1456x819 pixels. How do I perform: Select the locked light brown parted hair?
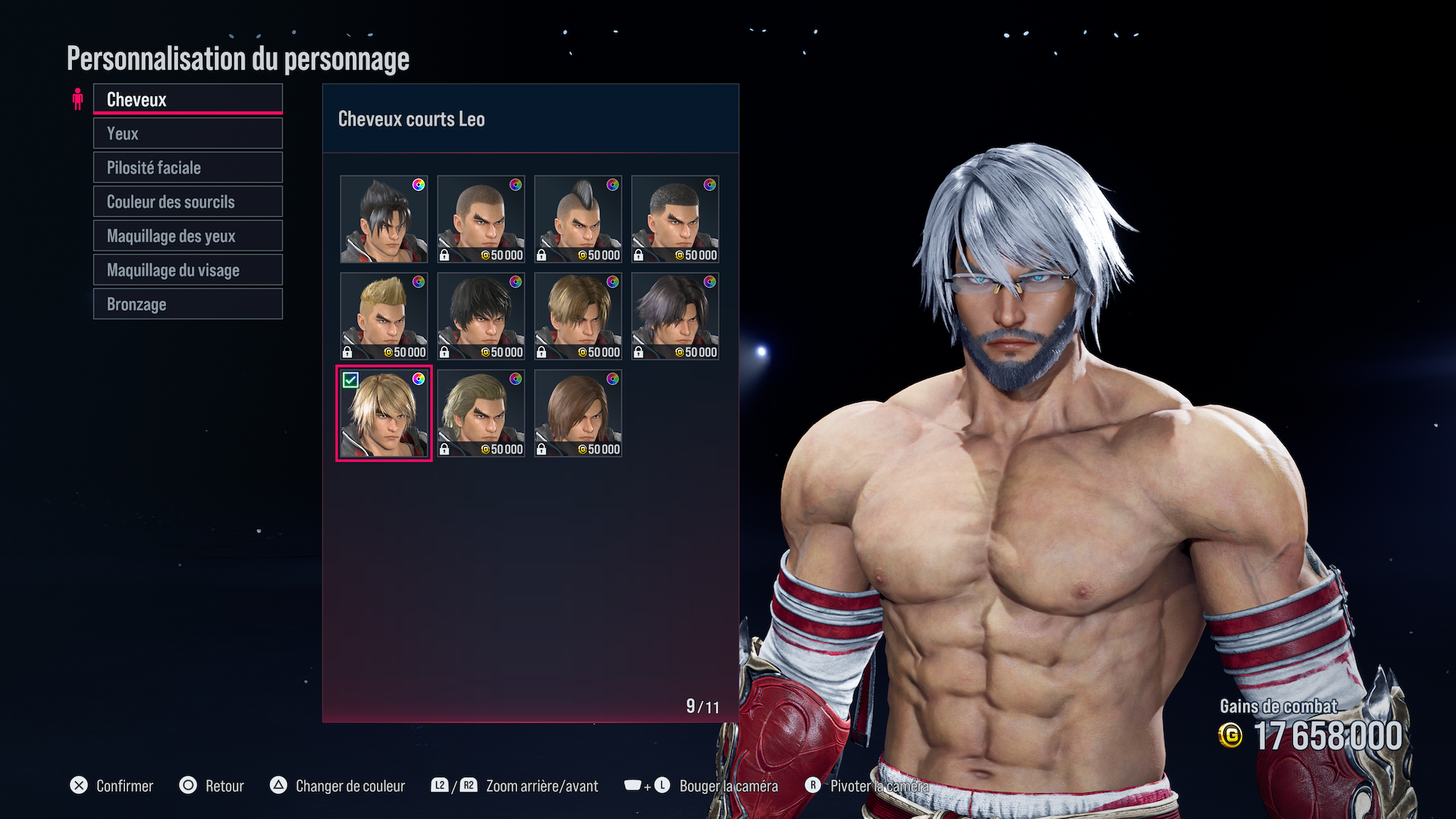[x=578, y=316]
